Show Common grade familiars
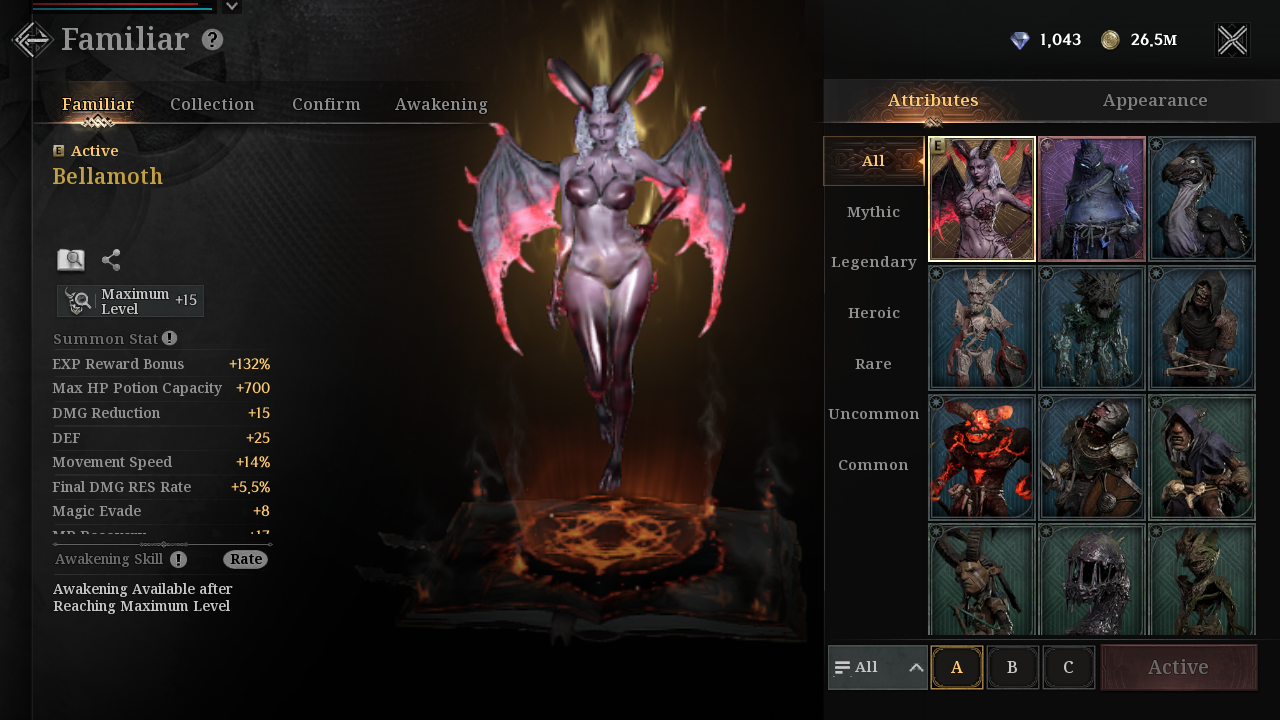The image size is (1280, 720). (873, 465)
